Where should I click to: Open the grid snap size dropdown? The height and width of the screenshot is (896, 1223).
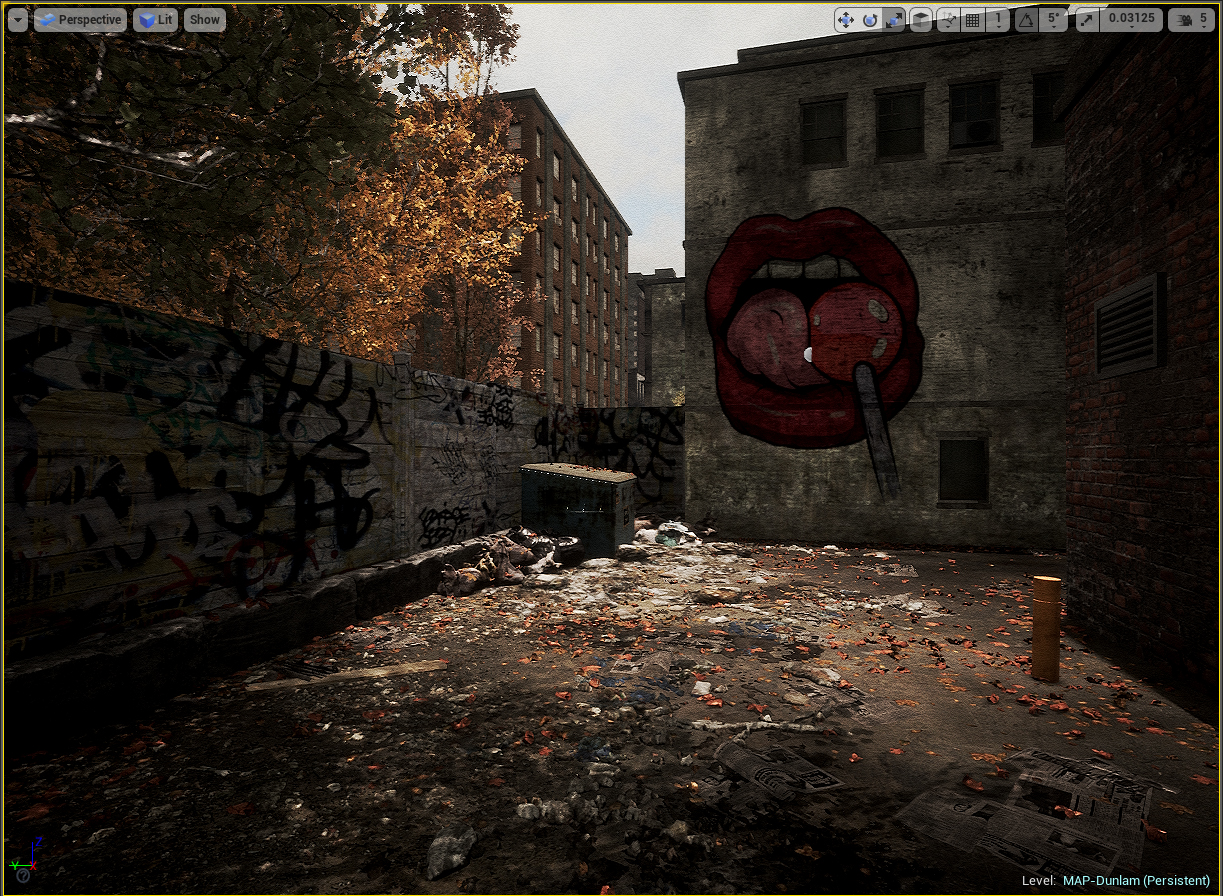point(997,20)
